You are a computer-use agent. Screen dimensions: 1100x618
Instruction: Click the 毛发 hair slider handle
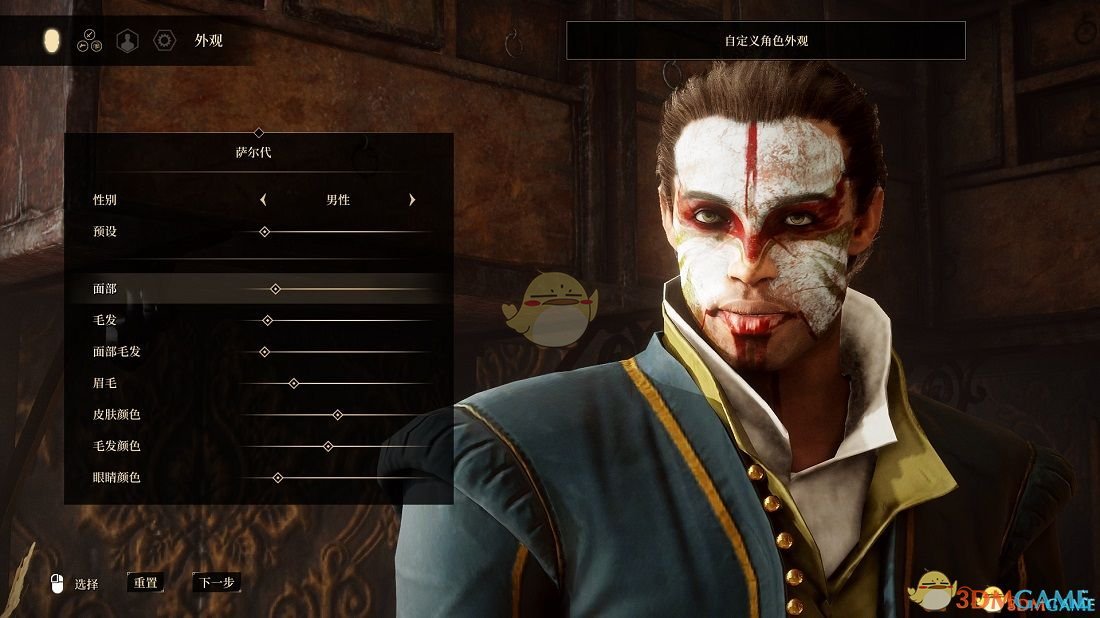point(267,320)
